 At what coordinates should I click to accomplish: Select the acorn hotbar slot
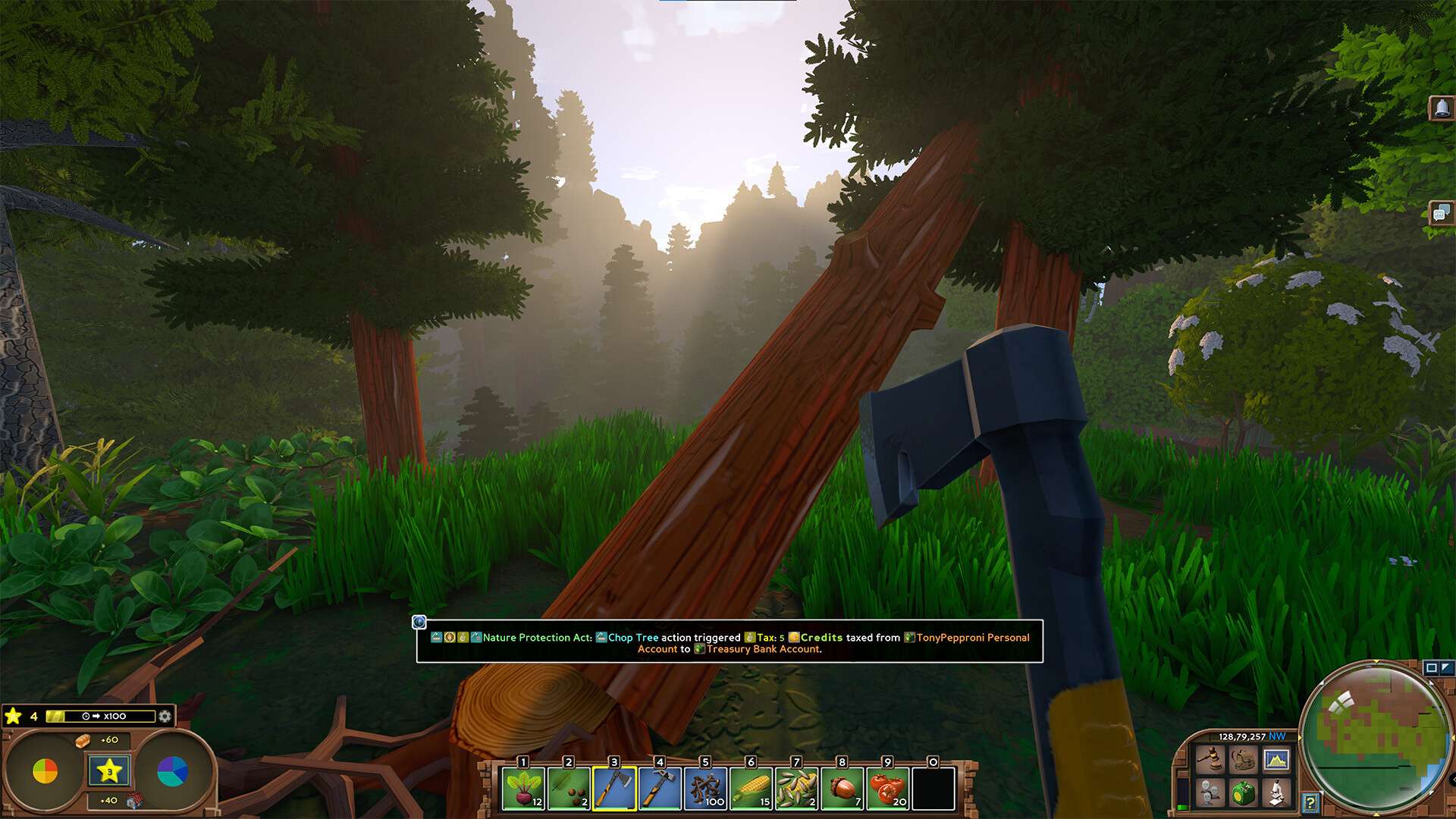(x=842, y=789)
